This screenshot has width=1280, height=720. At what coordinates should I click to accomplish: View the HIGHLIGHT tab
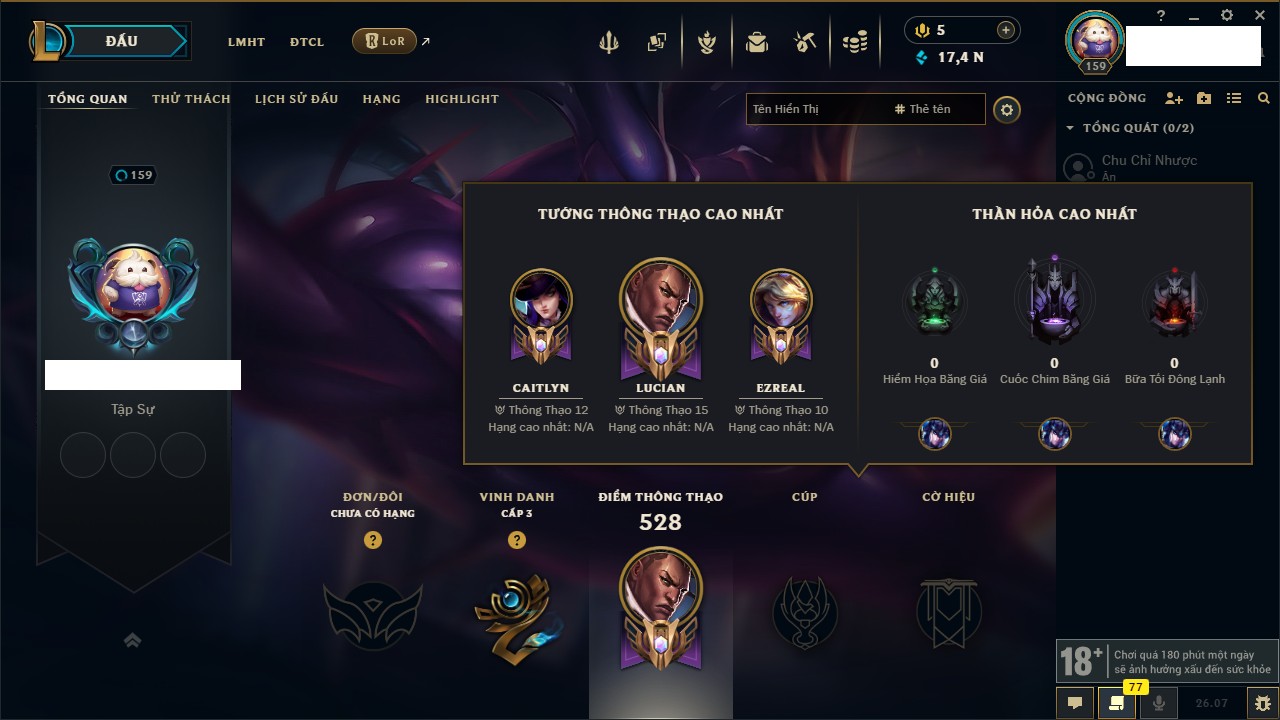tap(461, 99)
